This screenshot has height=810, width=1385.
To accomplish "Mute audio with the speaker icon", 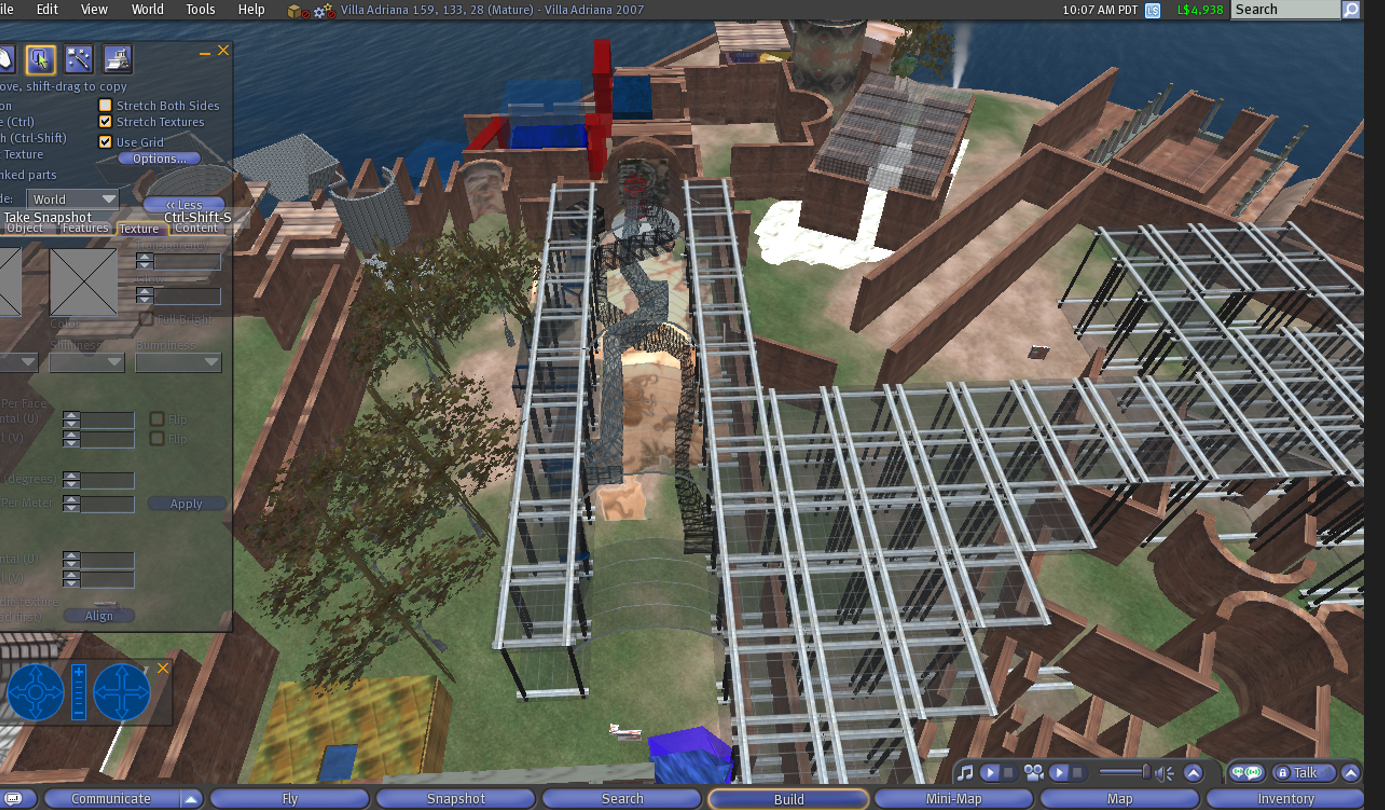I will click(1164, 772).
